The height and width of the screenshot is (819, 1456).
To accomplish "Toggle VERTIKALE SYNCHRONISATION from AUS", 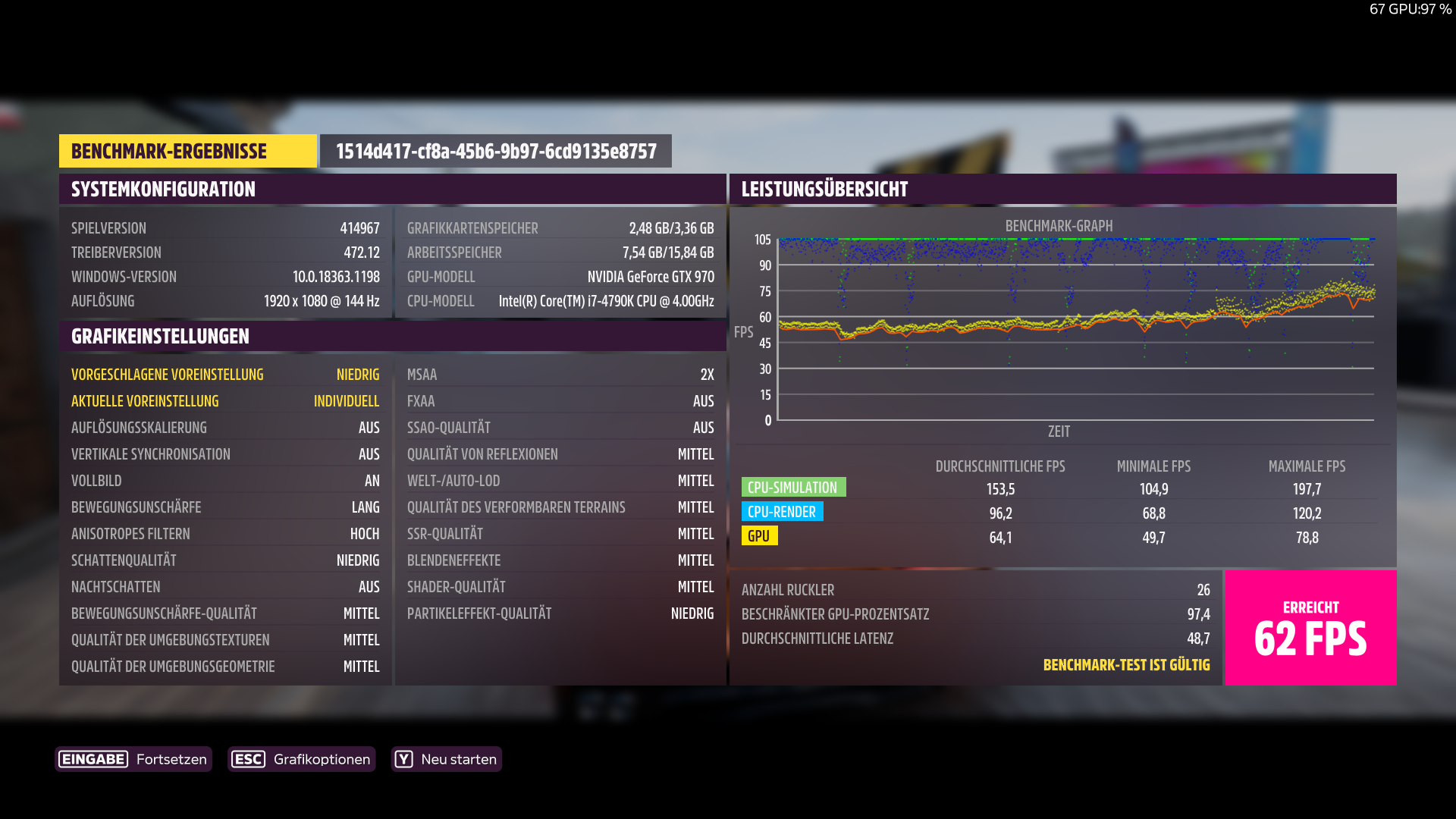I will click(225, 453).
